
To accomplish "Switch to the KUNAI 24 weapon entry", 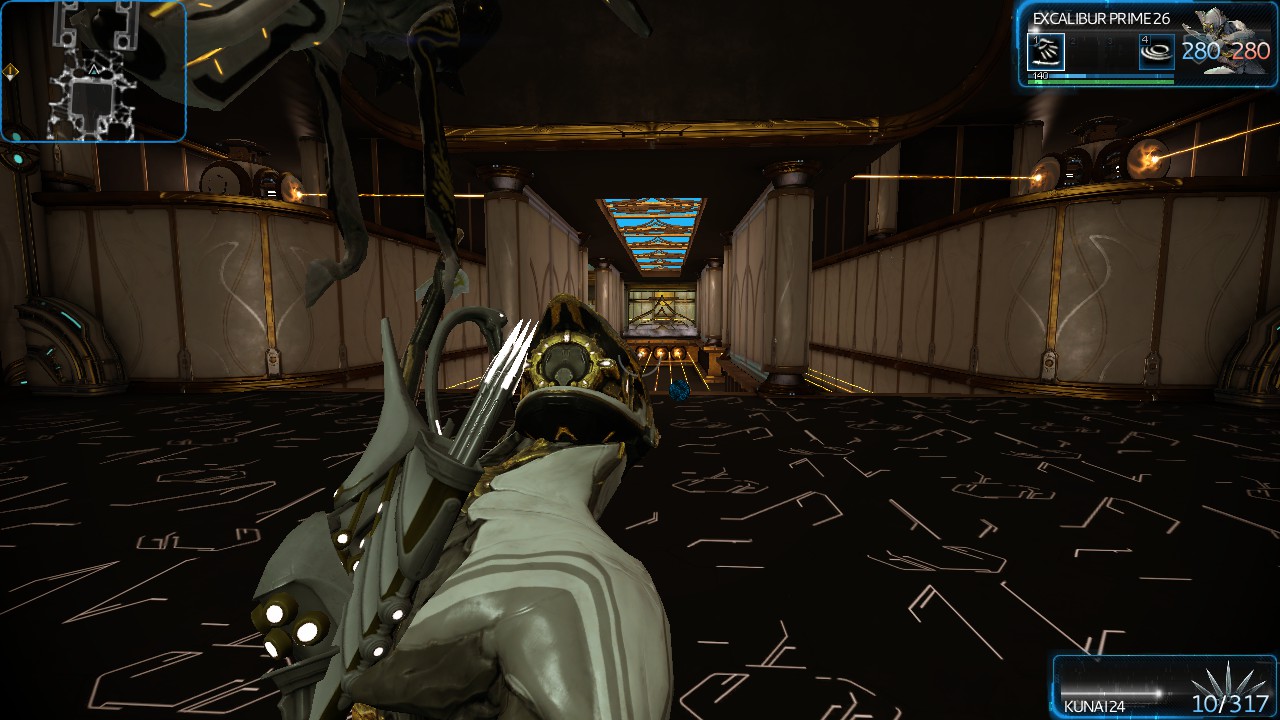I will [x=1095, y=707].
